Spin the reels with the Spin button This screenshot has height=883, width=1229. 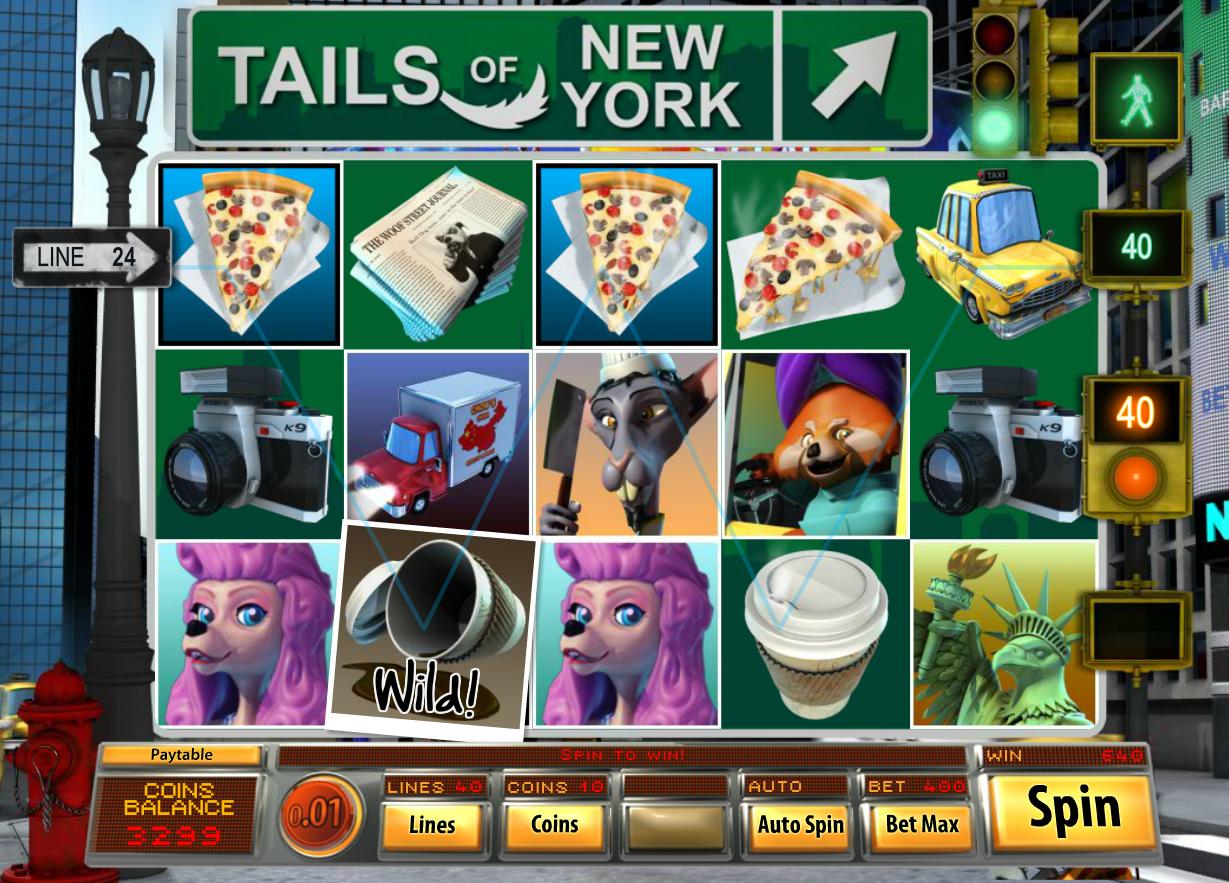click(1069, 811)
